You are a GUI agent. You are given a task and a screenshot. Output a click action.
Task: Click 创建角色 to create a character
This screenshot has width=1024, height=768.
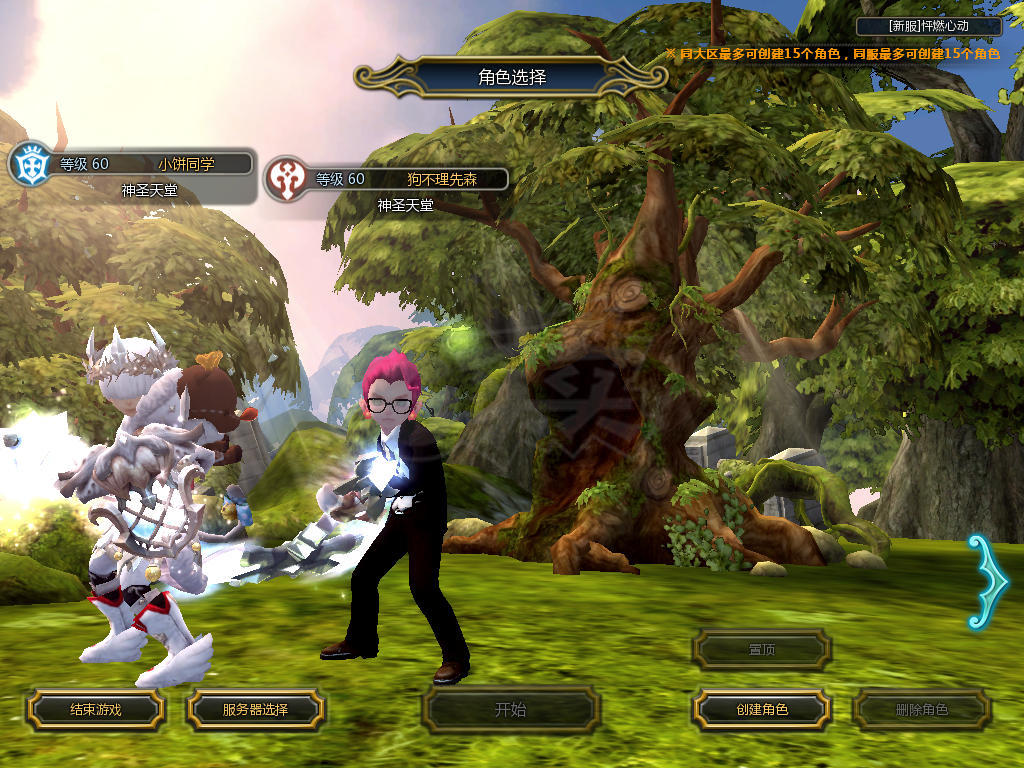coord(761,710)
